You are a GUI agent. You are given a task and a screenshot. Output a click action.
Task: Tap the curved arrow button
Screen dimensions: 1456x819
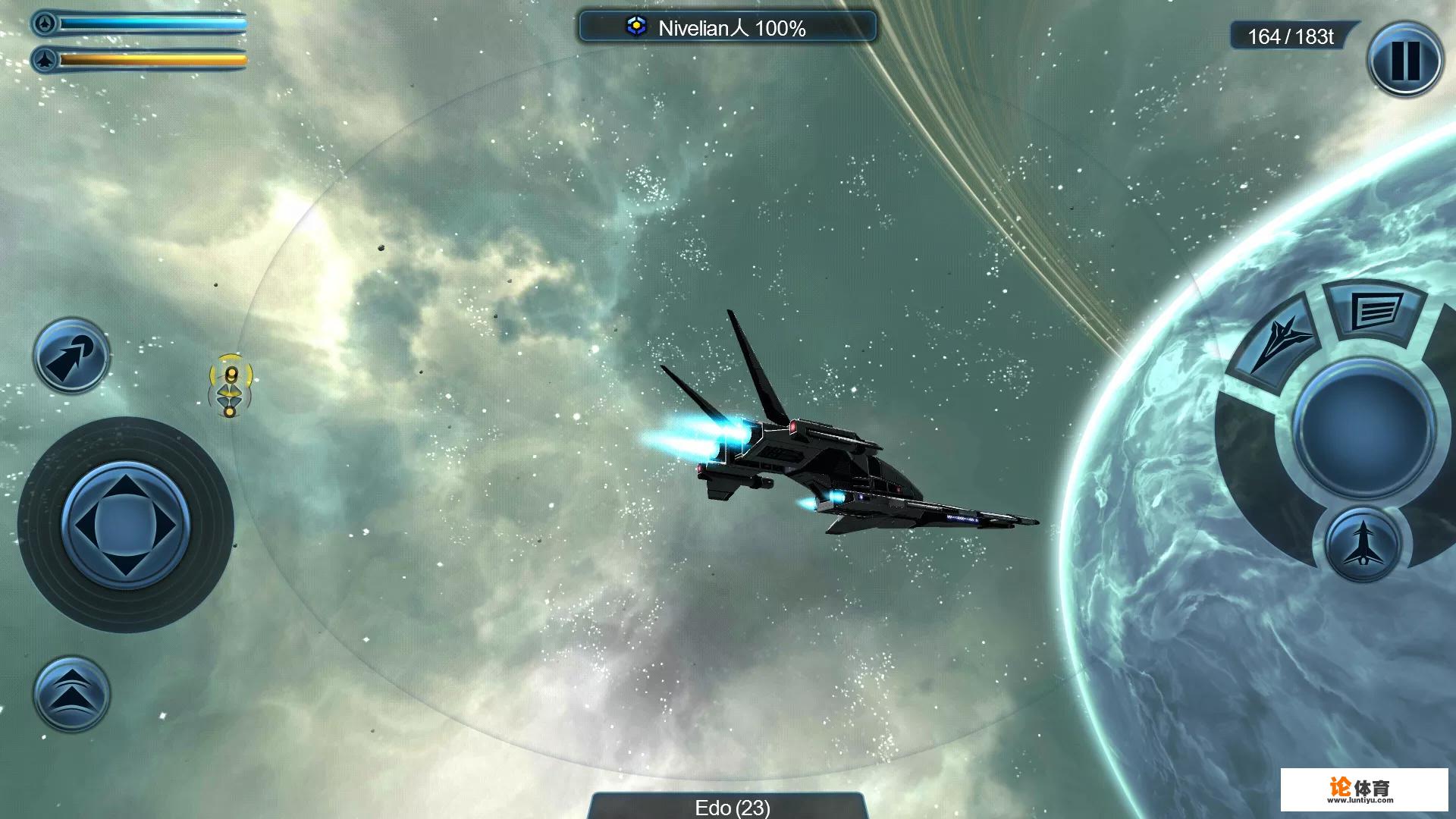[x=71, y=356]
